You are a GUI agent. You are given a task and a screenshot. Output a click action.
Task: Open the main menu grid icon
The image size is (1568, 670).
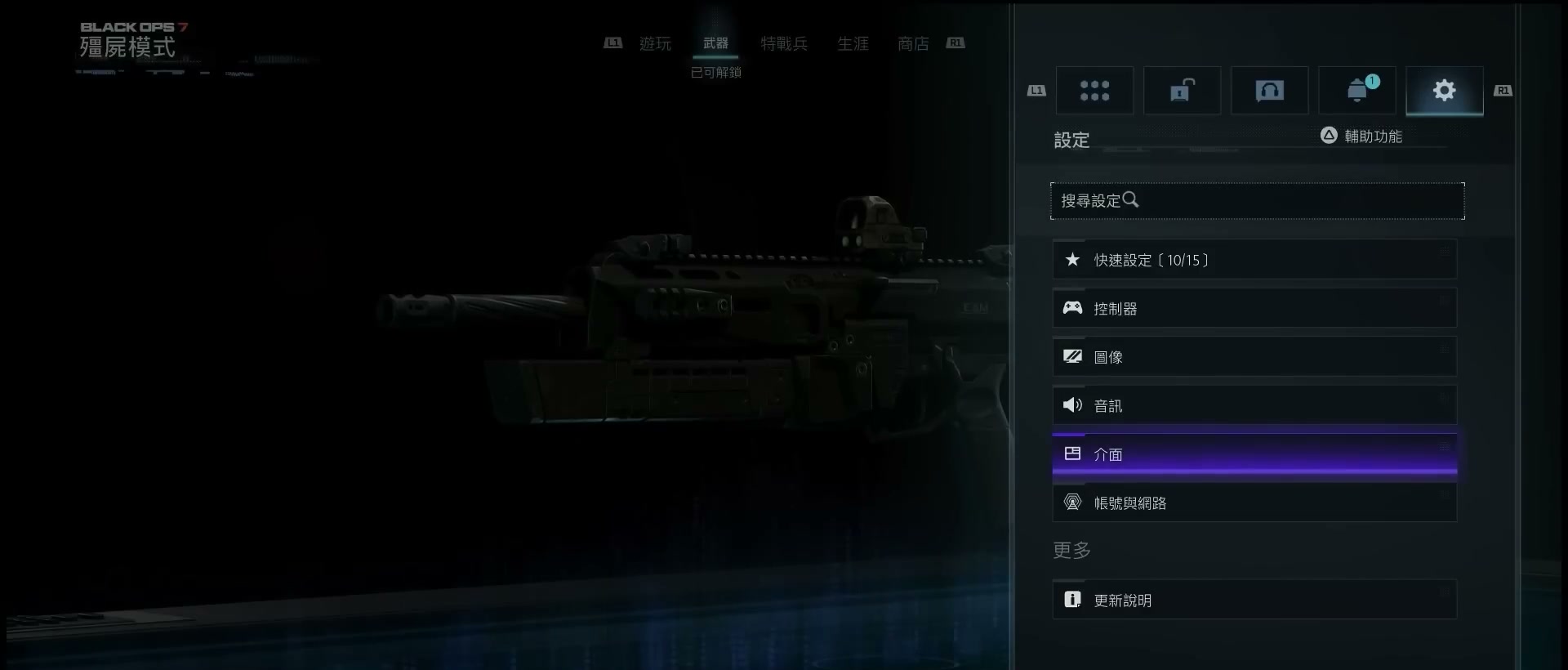(x=1095, y=90)
